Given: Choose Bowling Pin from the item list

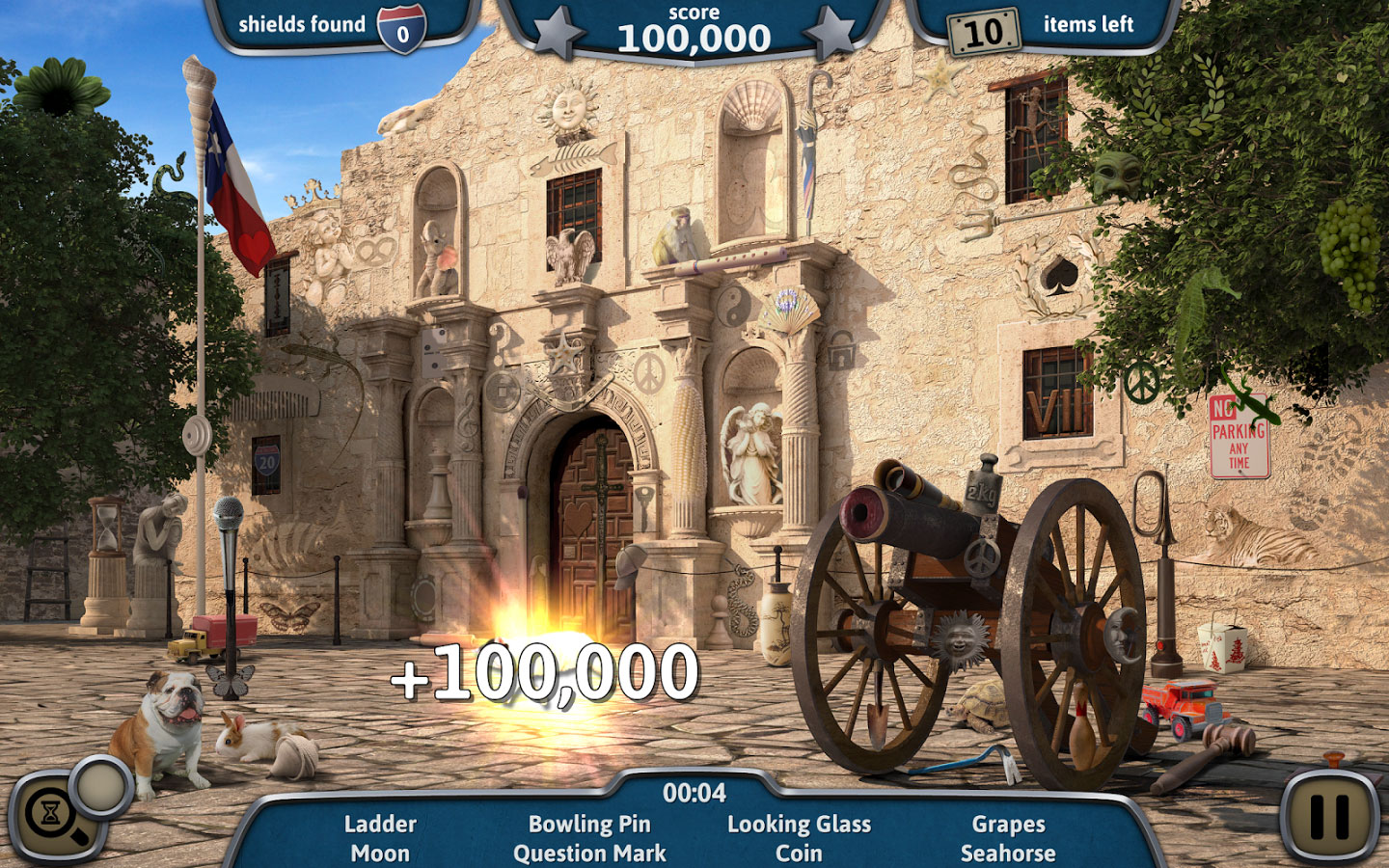Looking at the screenshot, I should [x=589, y=824].
